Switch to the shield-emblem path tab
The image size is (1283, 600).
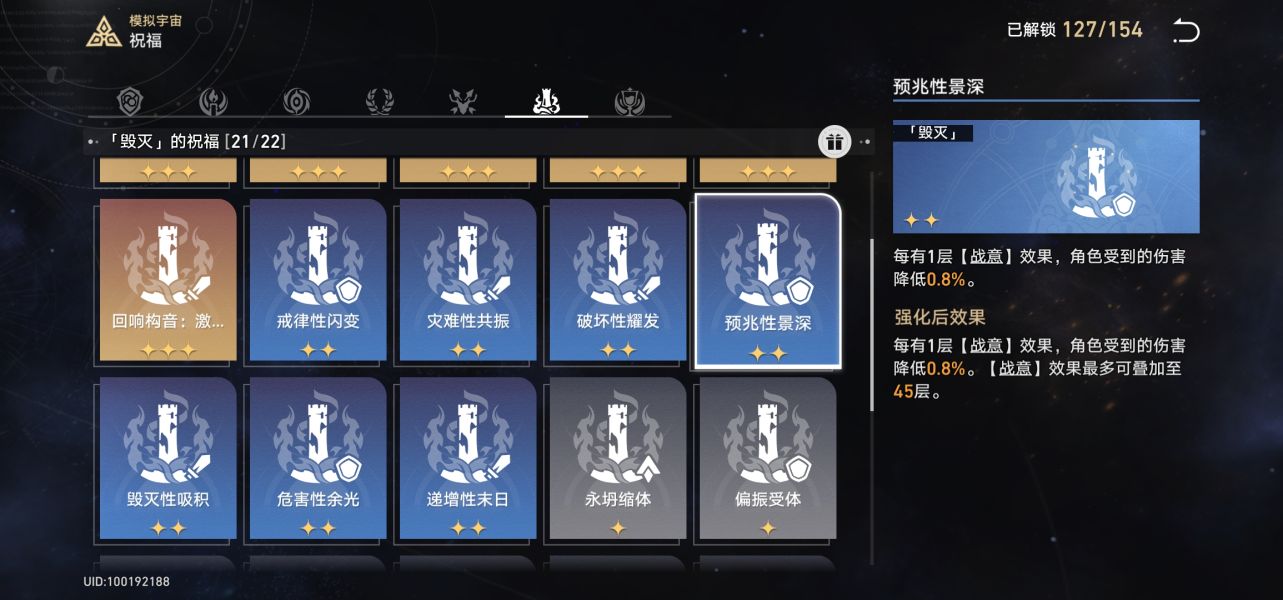point(131,101)
